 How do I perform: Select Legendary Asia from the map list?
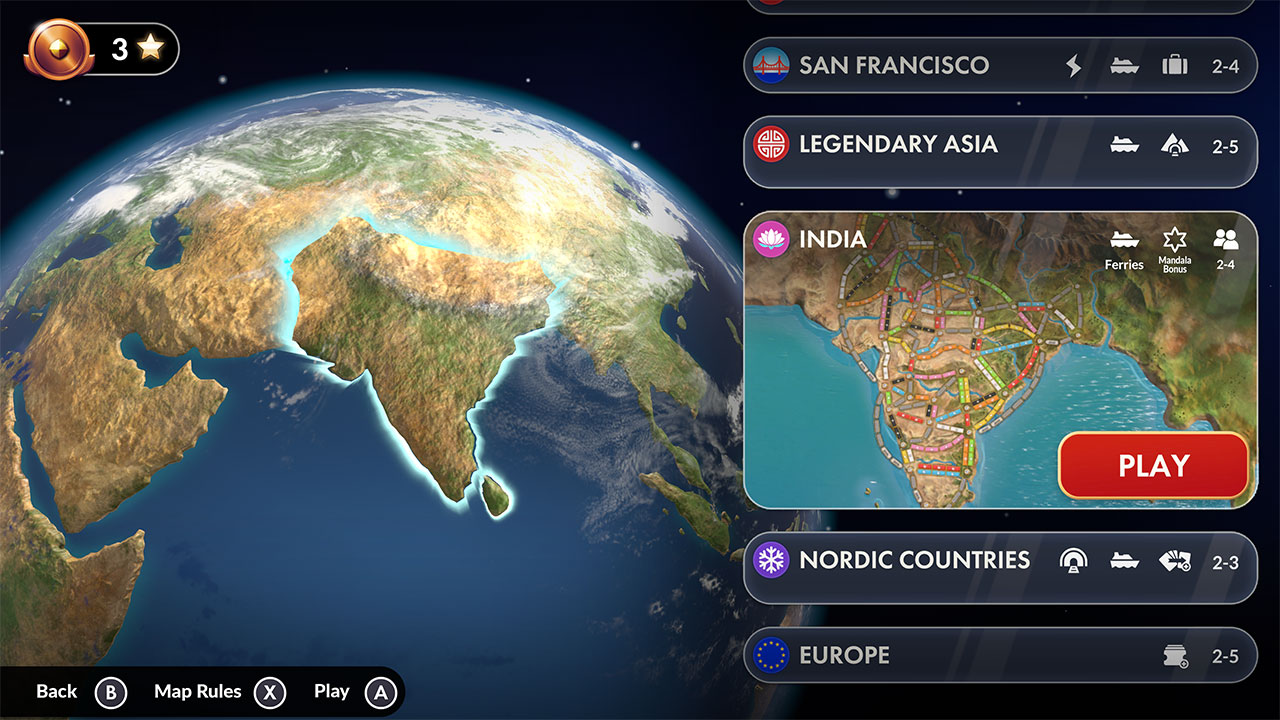(x=900, y=144)
